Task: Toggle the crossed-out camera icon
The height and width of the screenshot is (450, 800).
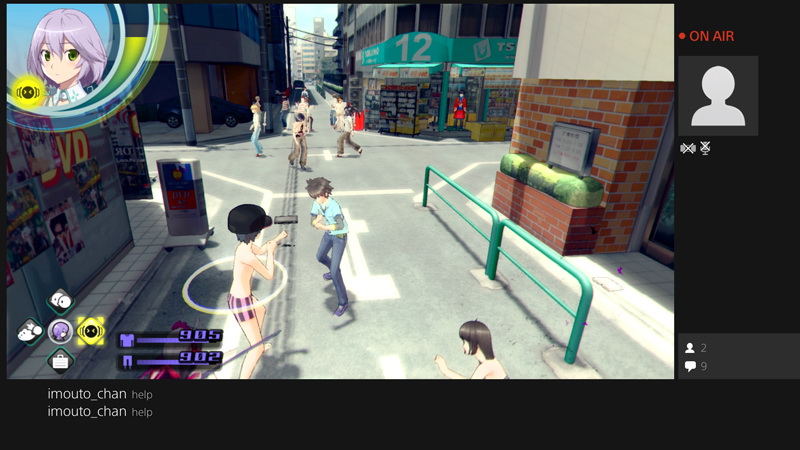Action: coord(687,148)
